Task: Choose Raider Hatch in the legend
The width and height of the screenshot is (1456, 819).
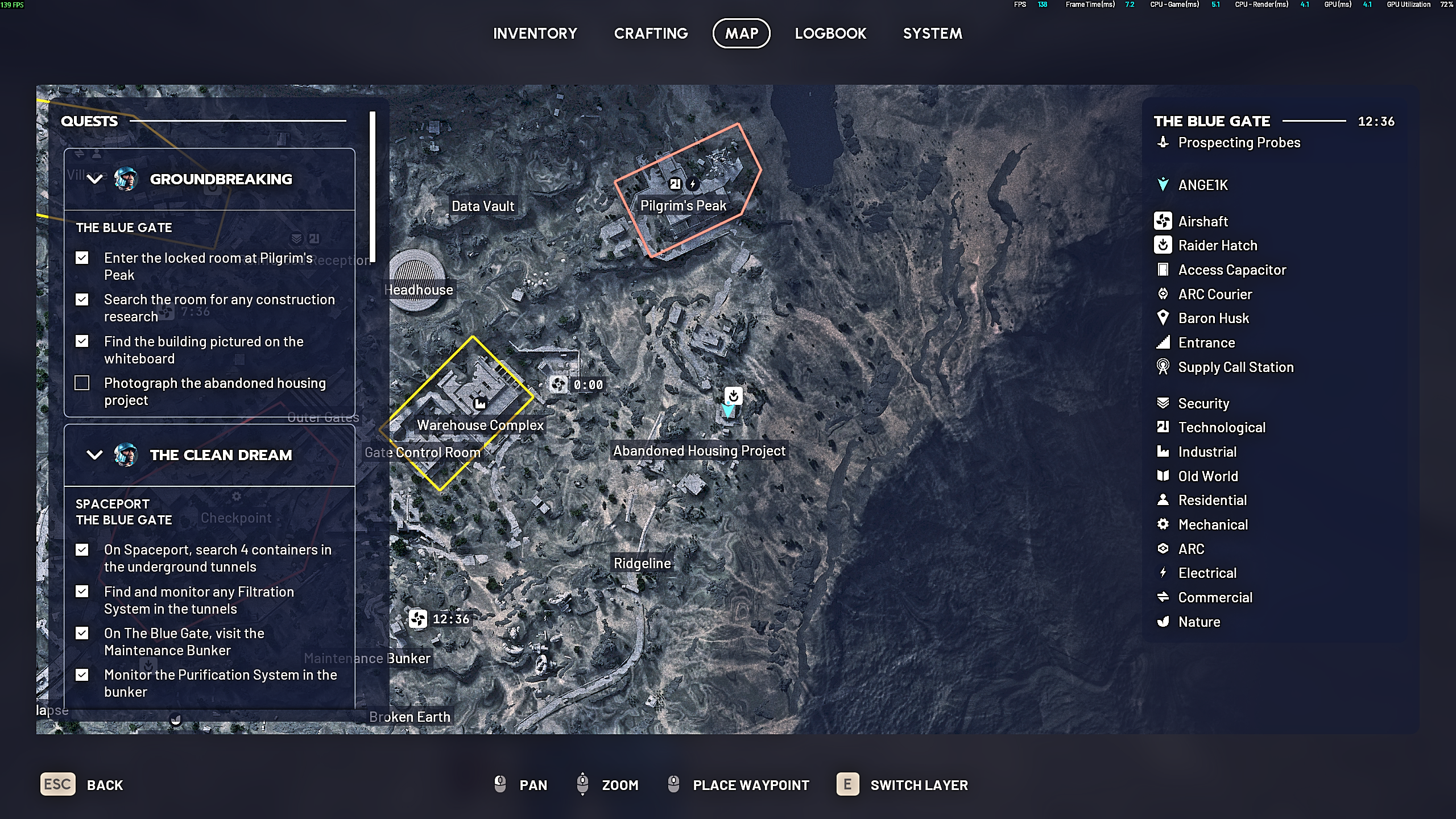Action: click(x=1217, y=246)
